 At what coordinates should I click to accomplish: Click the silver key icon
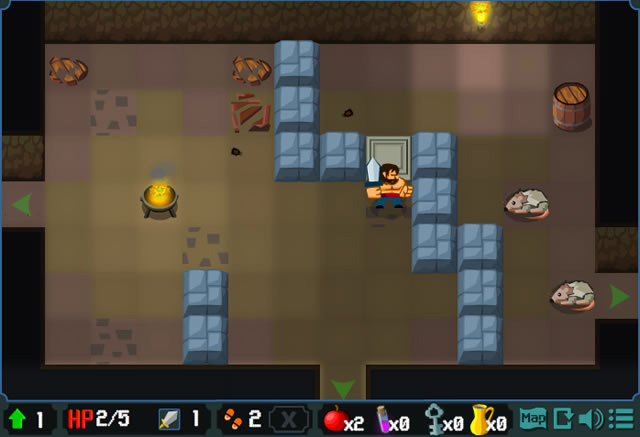click(x=434, y=420)
